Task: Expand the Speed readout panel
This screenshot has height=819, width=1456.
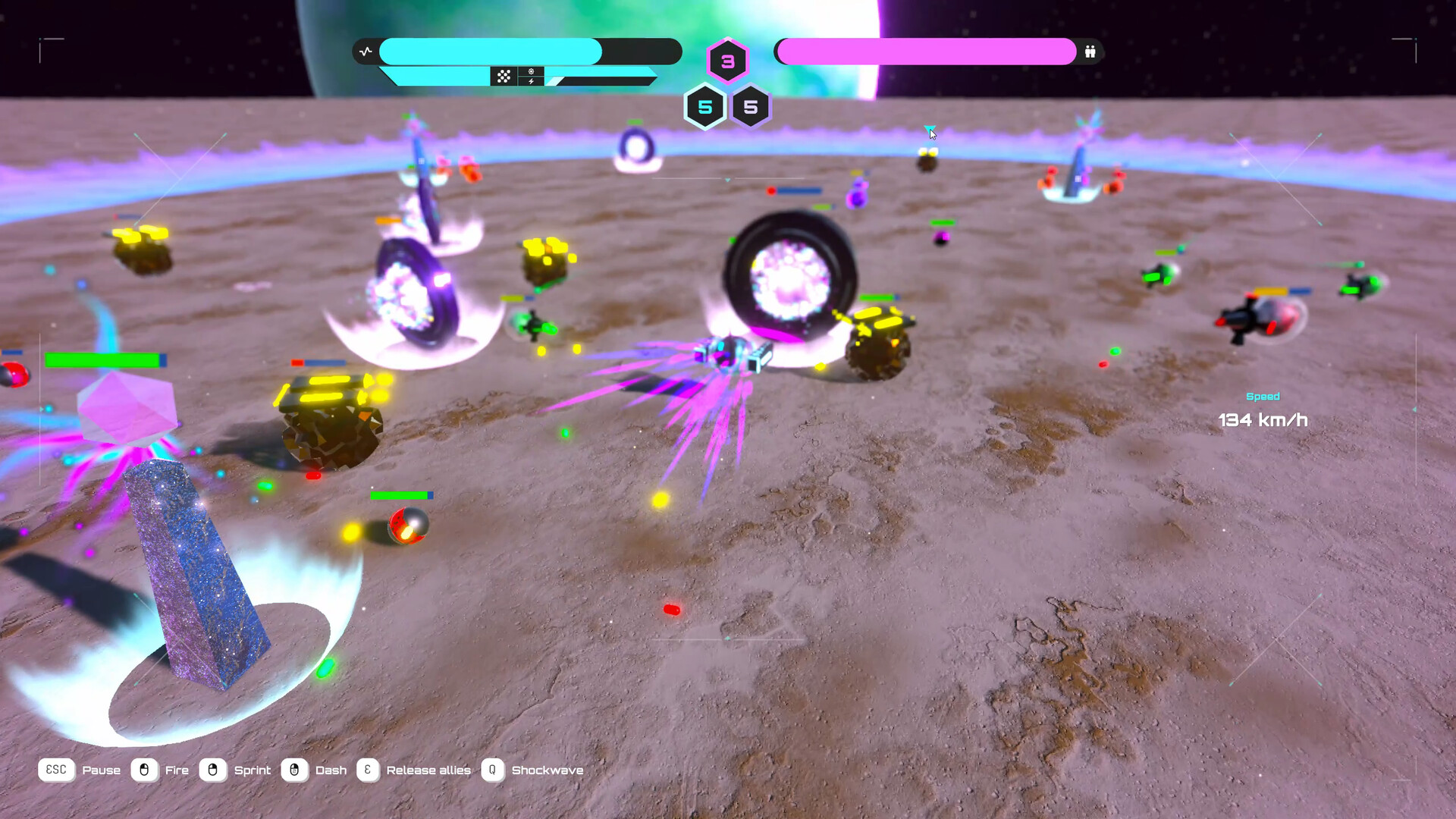Action: tap(1263, 409)
